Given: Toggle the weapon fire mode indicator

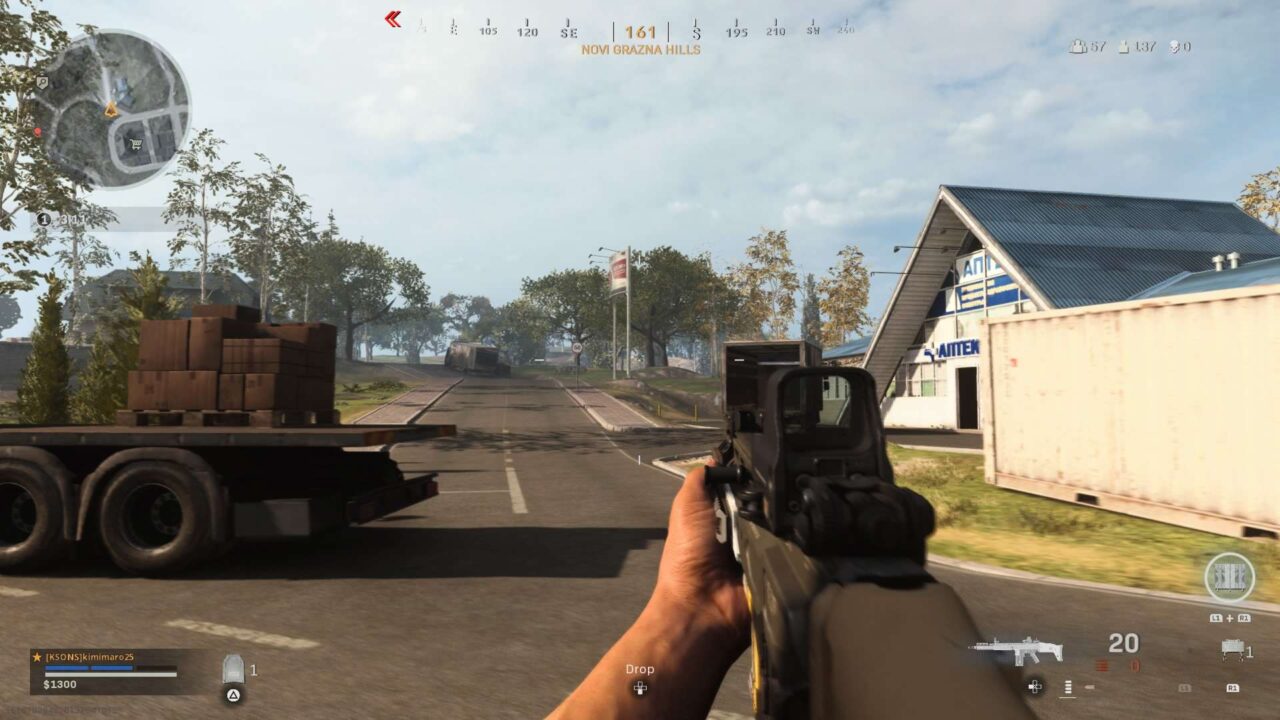Looking at the screenshot, I should click(1067, 687).
